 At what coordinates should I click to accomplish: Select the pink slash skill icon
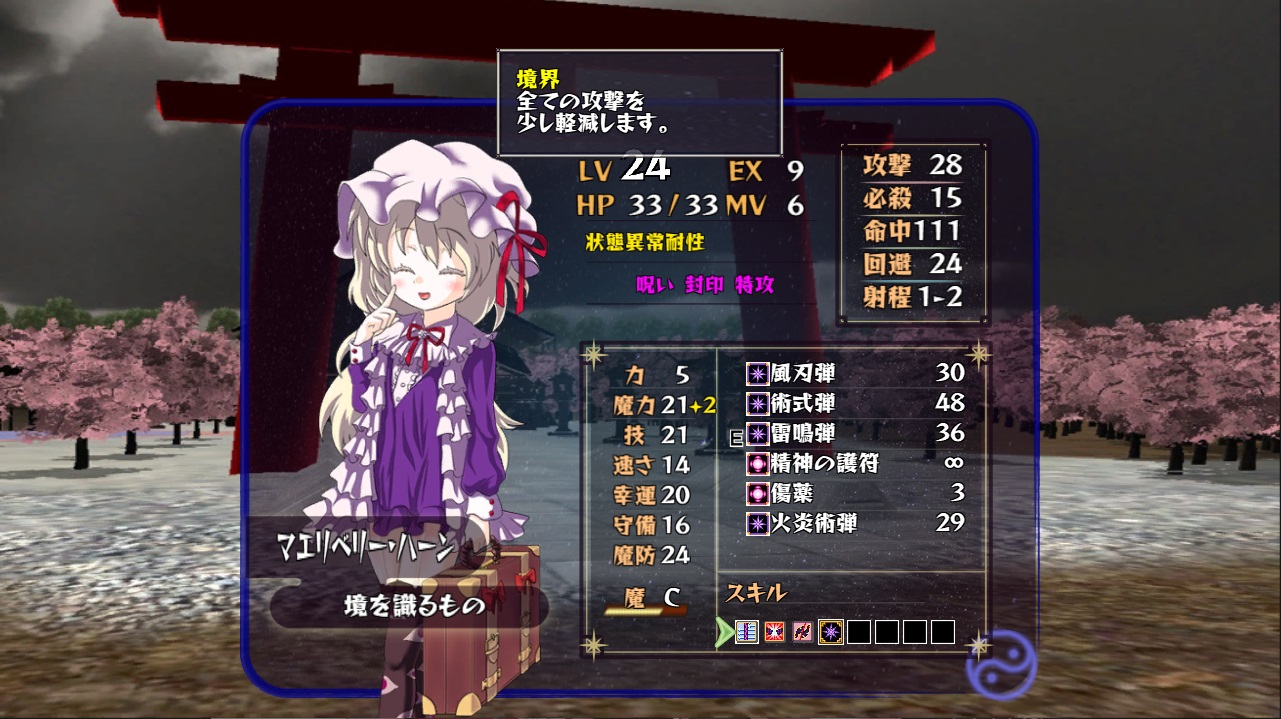click(802, 632)
